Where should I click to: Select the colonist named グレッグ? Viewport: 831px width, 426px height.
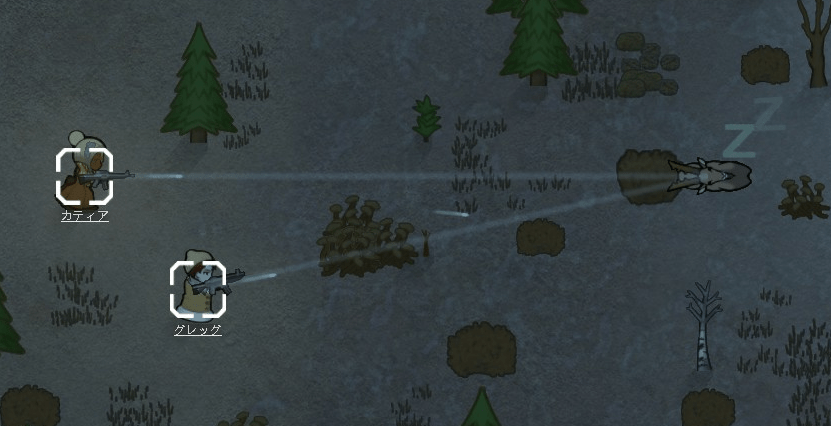[x=197, y=288]
